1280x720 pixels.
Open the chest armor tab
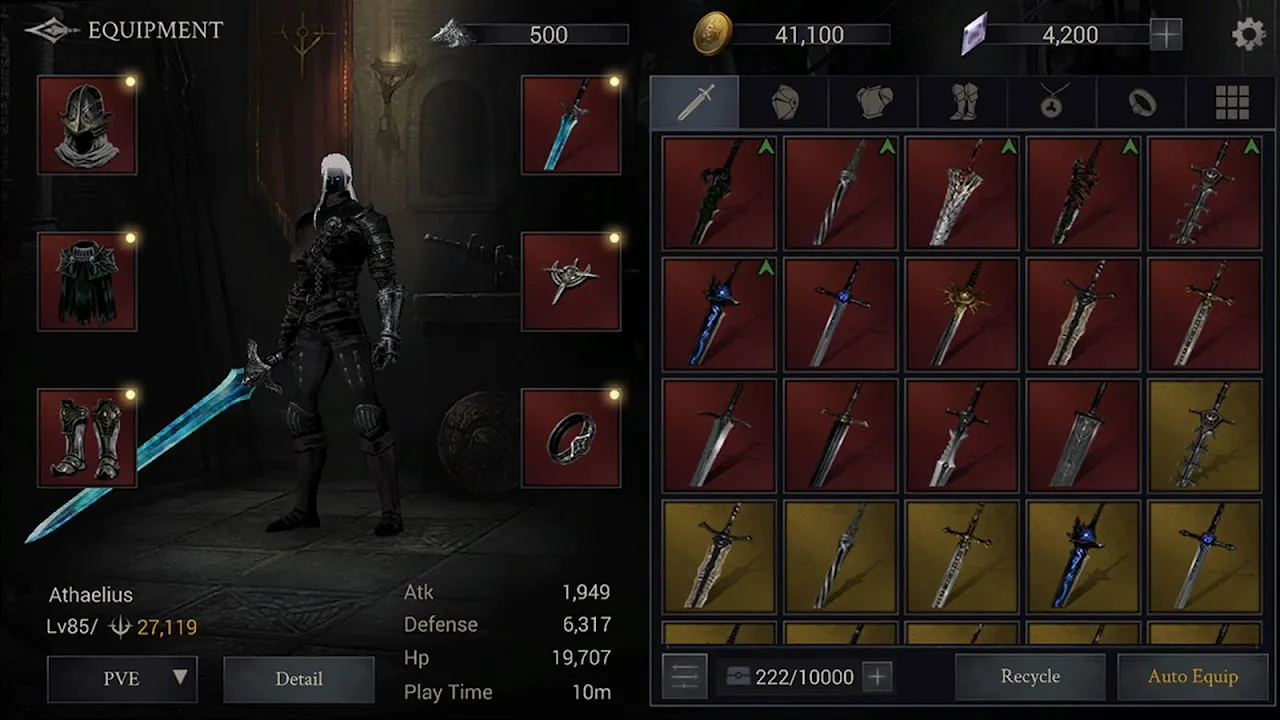[871, 100]
